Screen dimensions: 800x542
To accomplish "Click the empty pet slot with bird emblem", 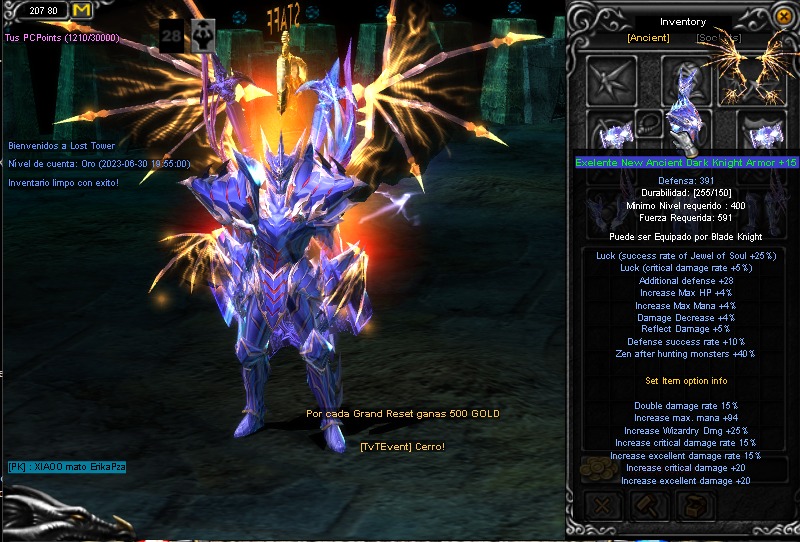I will [610, 80].
